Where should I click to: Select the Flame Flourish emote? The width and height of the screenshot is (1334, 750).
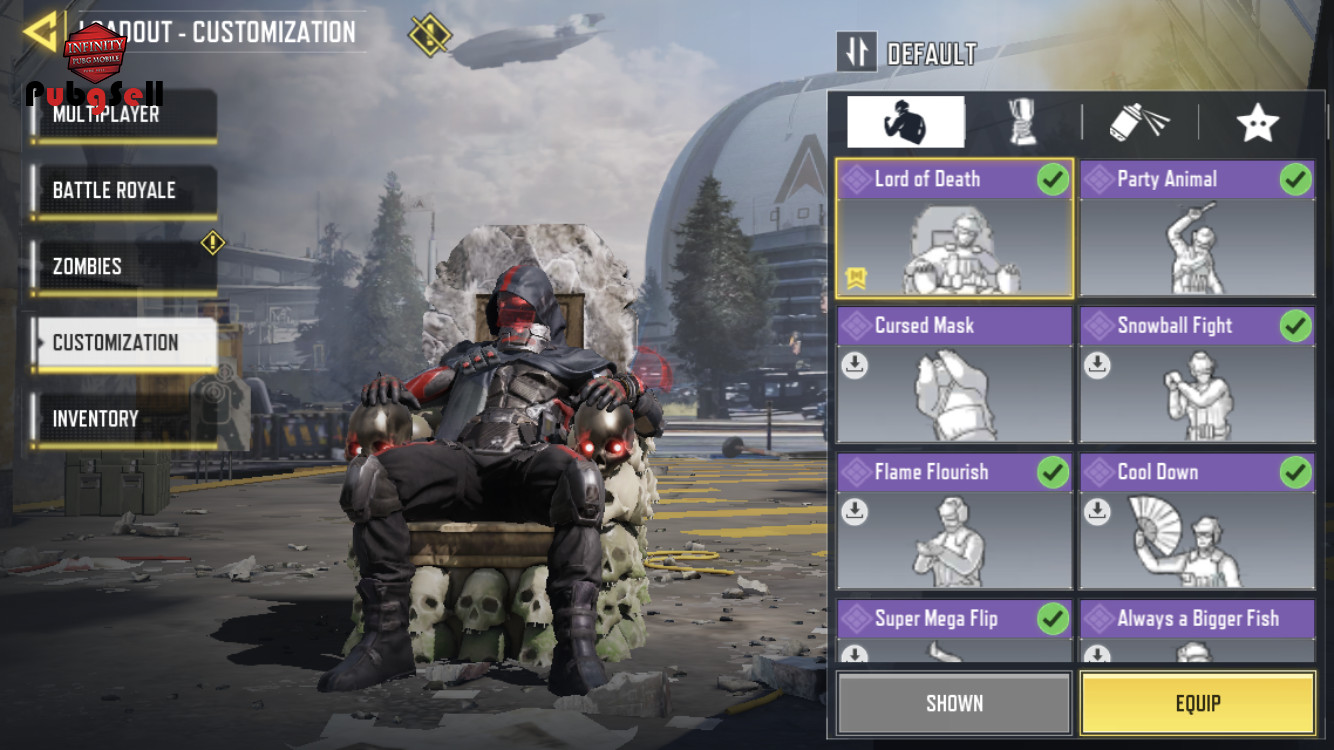pyautogui.click(x=954, y=521)
